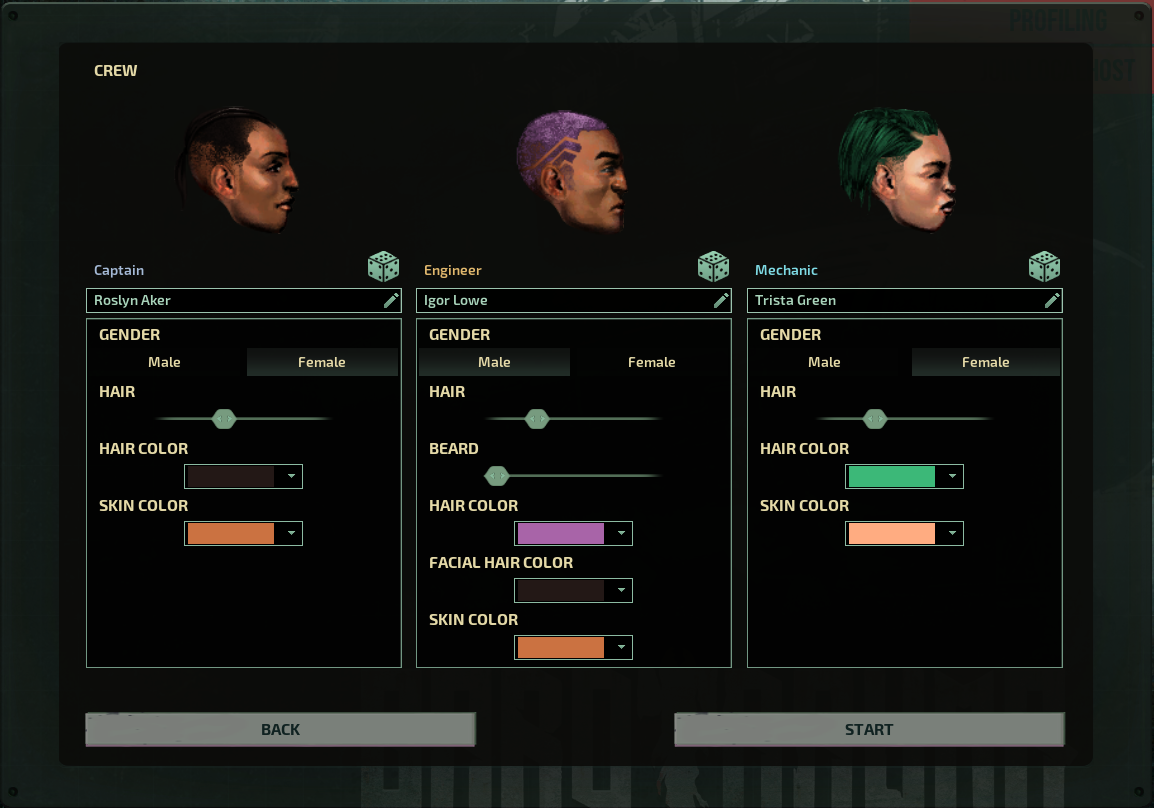Set the Mechanic's gender to Male
This screenshot has width=1154, height=808.
tap(824, 362)
